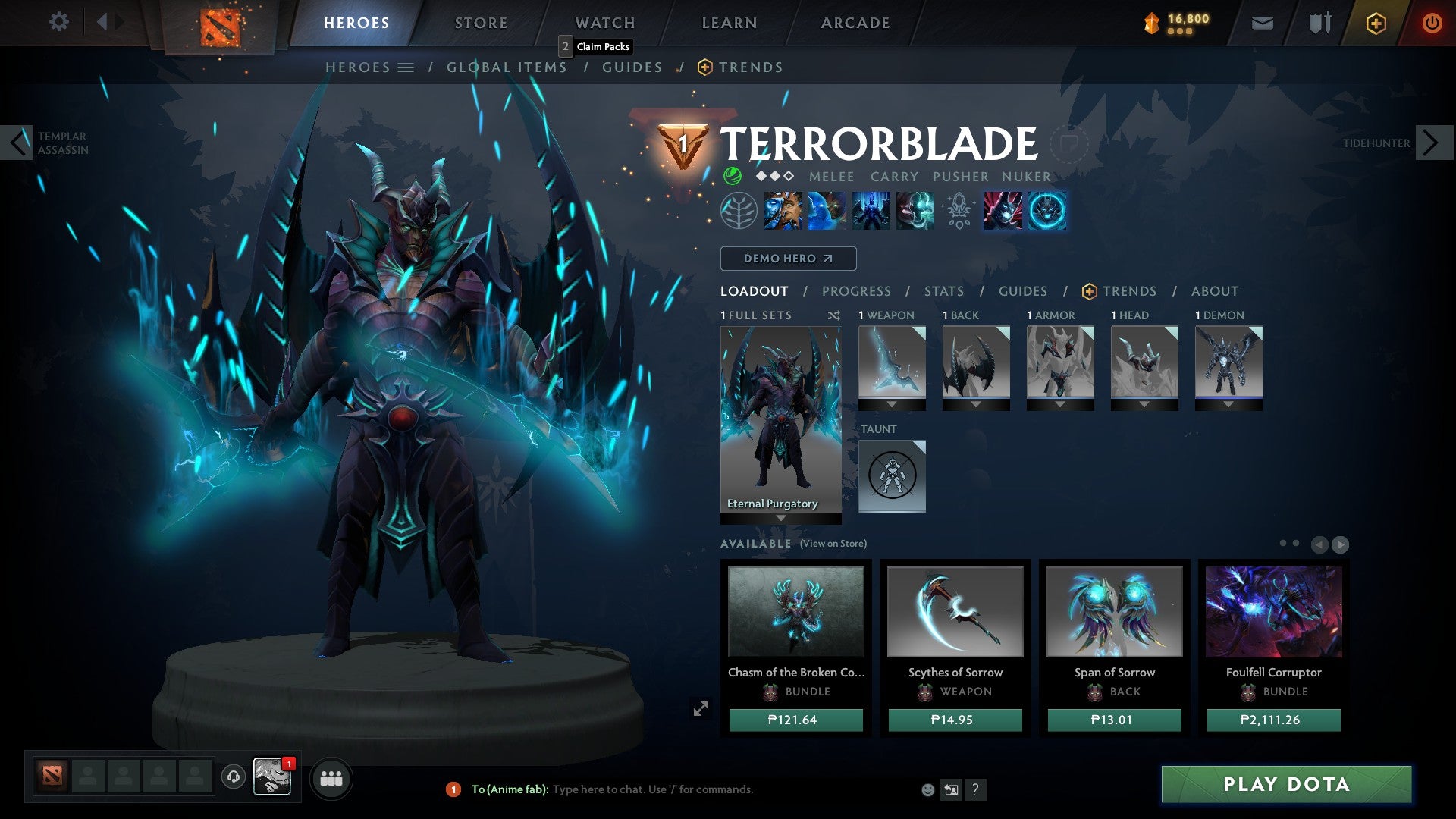Click the power button to quit
The image size is (1456, 819).
pos(1432,23)
